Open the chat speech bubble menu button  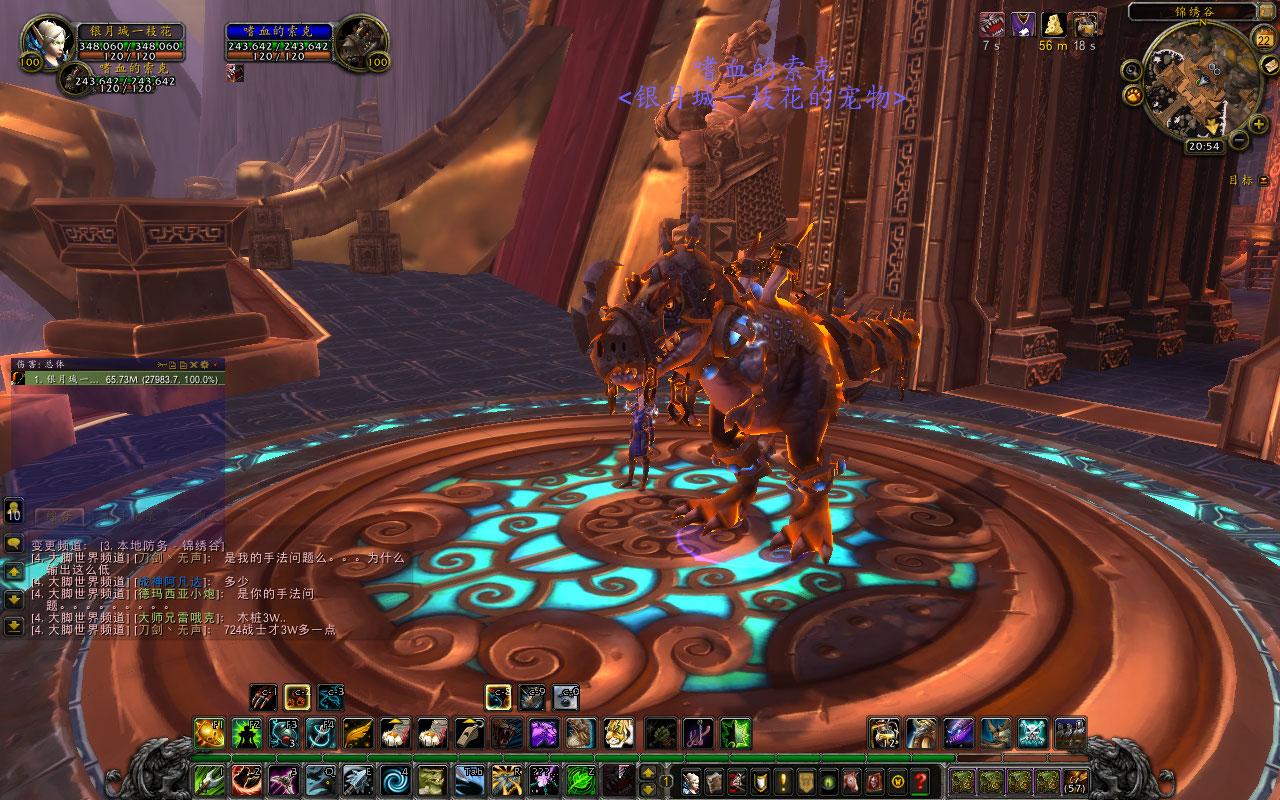click(x=14, y=544)
